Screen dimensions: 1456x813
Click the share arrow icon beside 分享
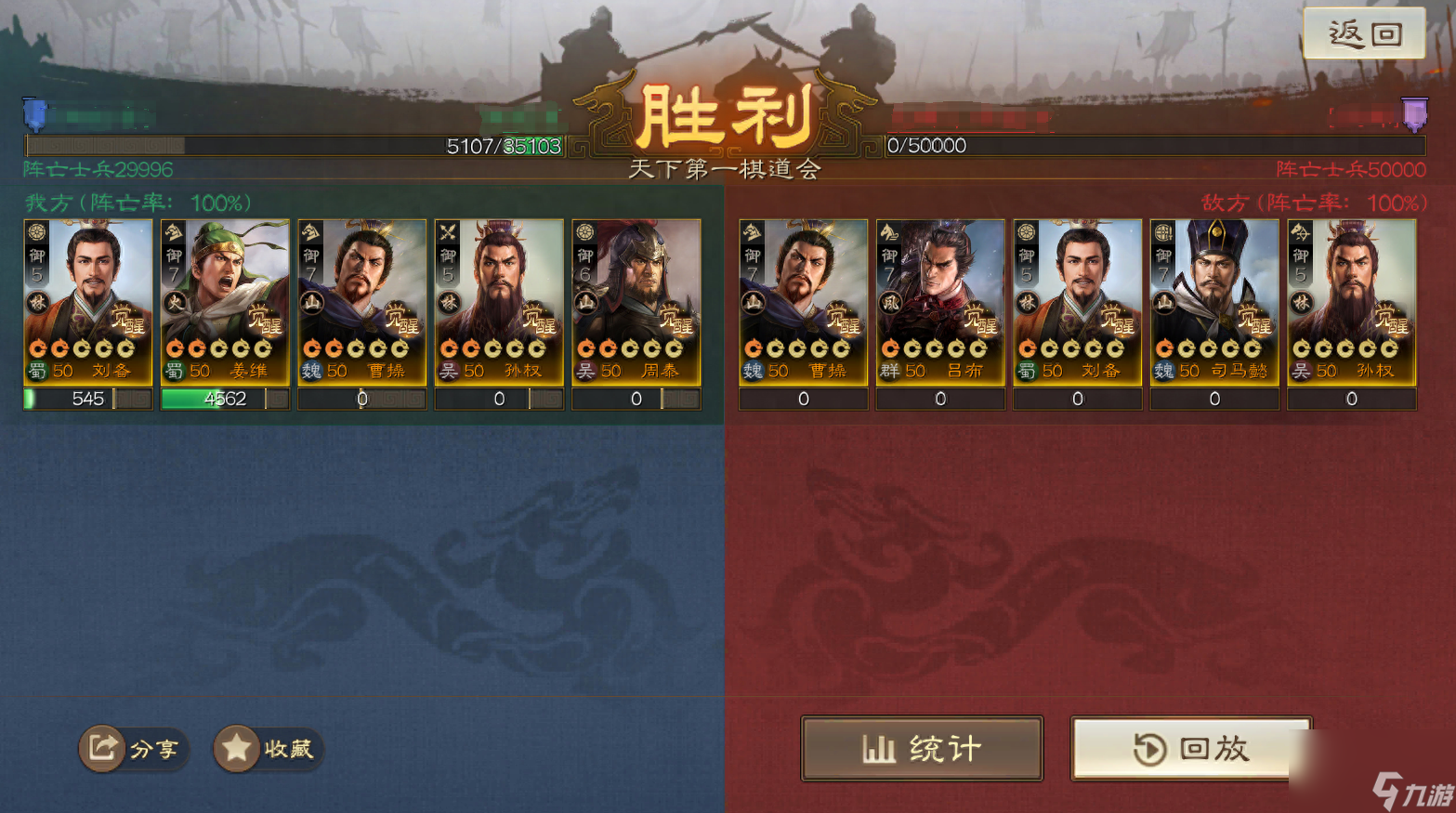[x=102, y=749]
